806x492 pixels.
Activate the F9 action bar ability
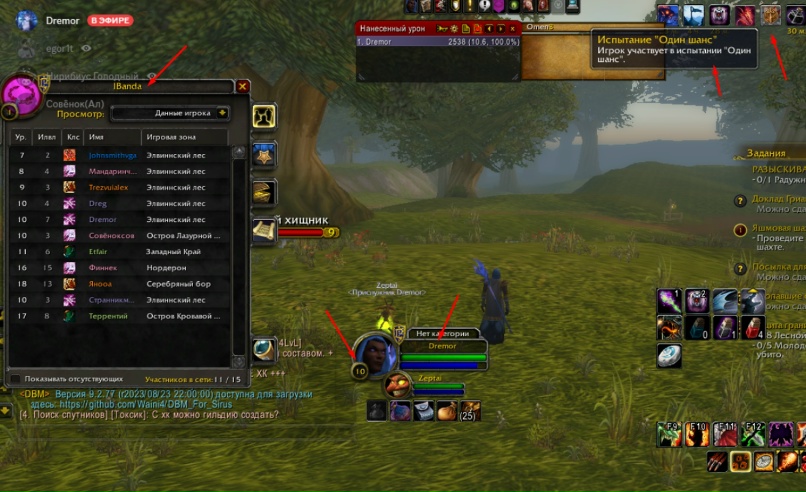pyautogui.click(x=668, y=434)
